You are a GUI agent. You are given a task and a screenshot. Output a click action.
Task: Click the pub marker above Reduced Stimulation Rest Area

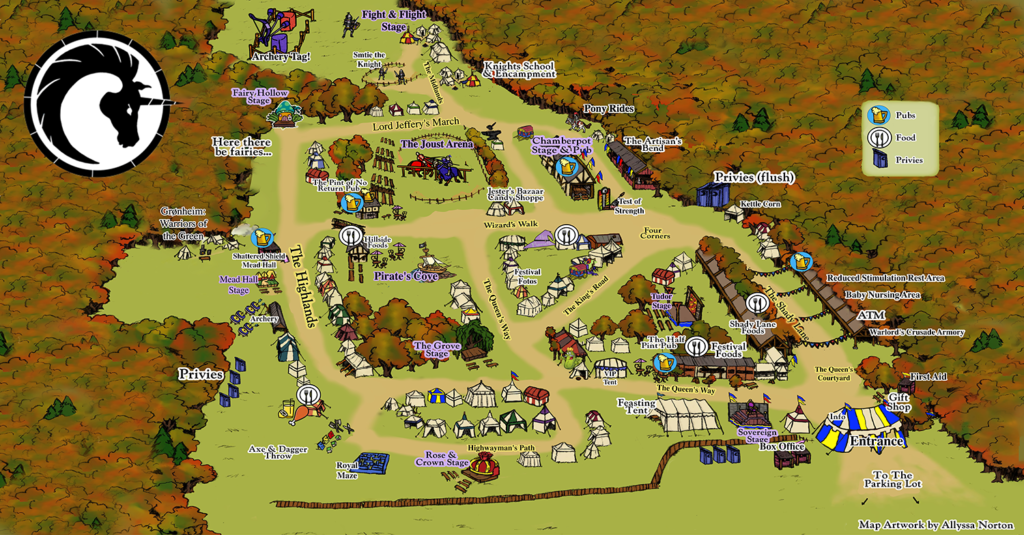[799, 262]
